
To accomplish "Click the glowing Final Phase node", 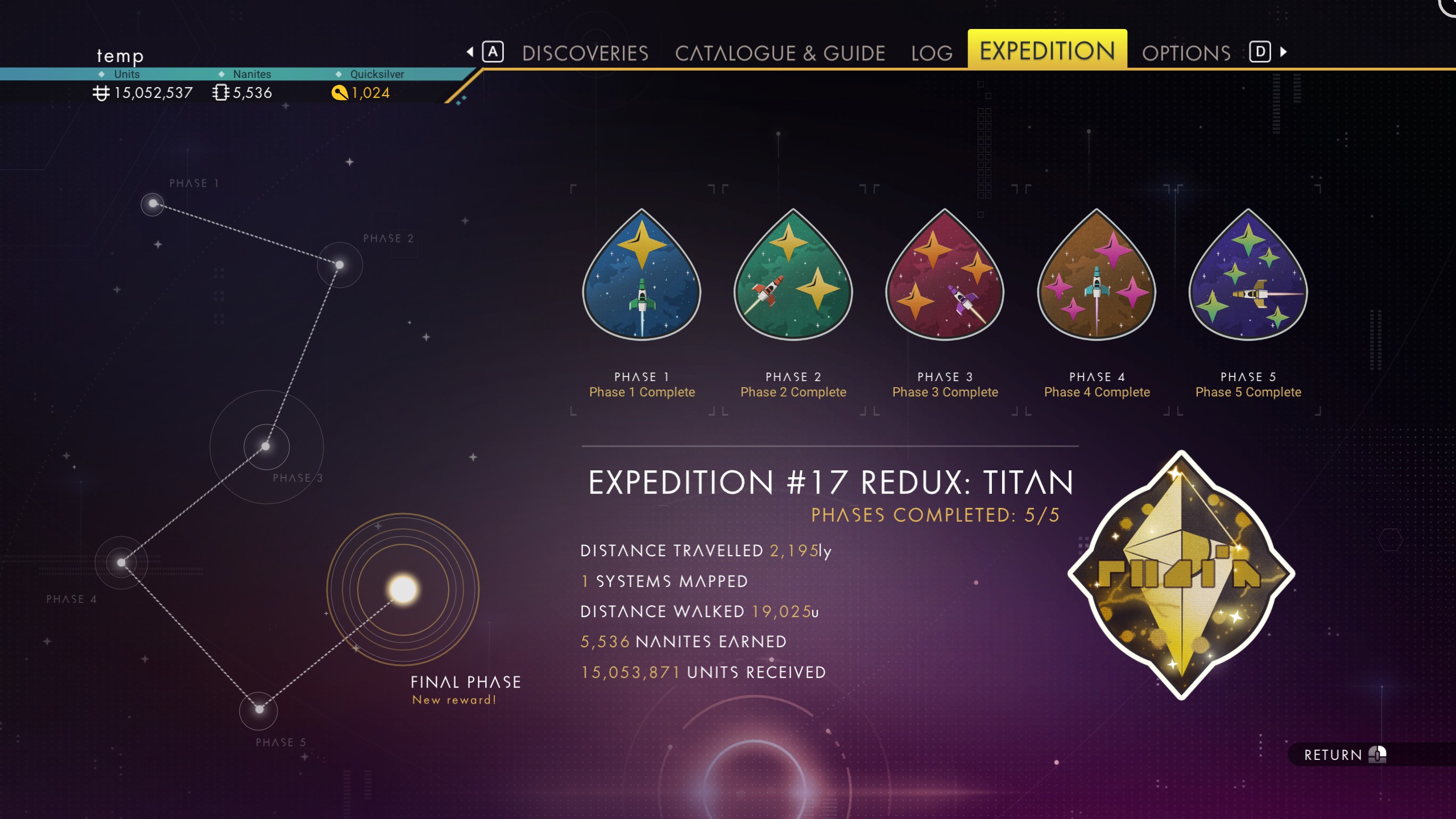I will (x=403, y=589).
